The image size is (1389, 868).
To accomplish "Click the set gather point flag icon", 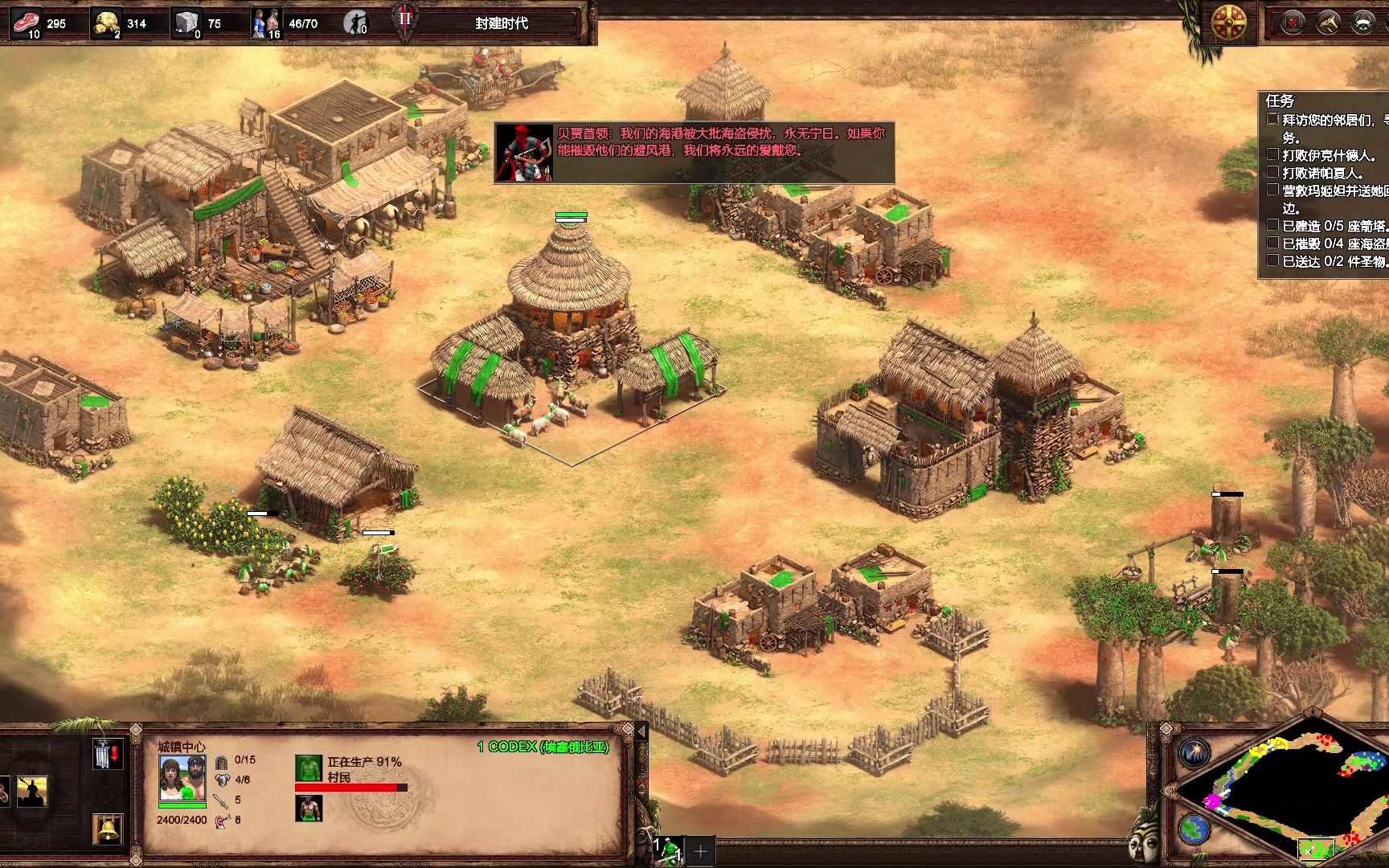I will (x=107, y=753).
